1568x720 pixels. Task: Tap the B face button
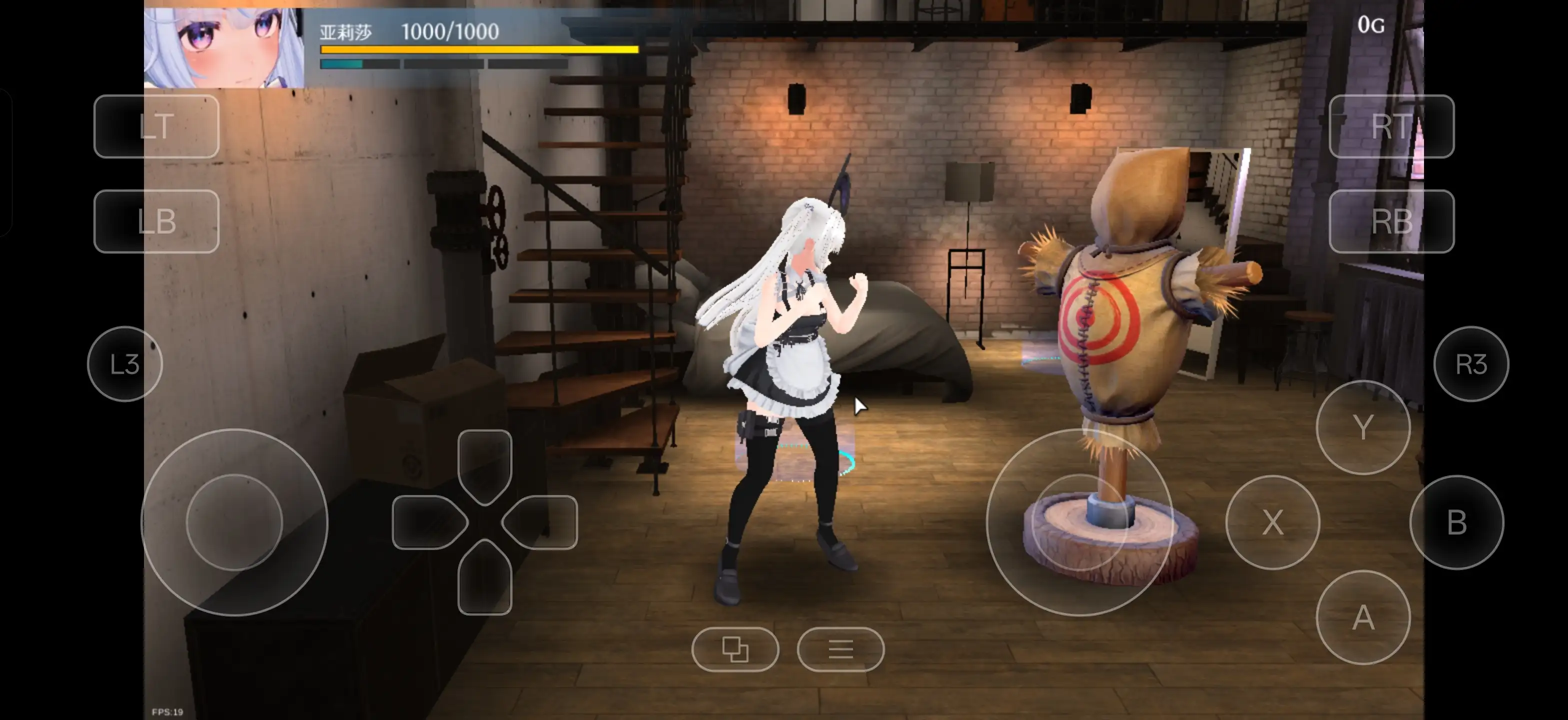point(1456,522)
